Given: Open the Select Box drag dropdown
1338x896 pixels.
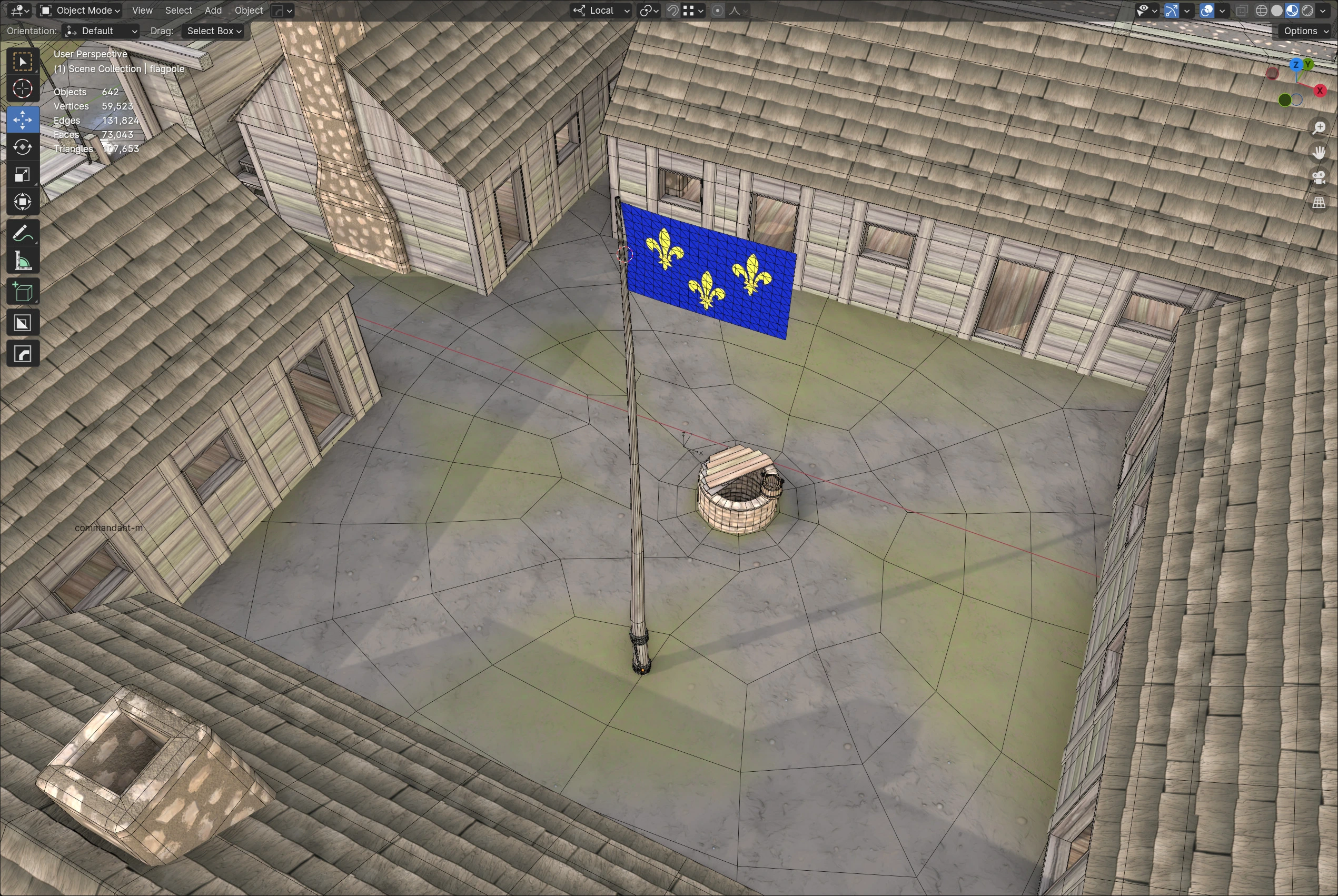Looking at the screenshot, I should pyautogui.click(x=213, y=31).
